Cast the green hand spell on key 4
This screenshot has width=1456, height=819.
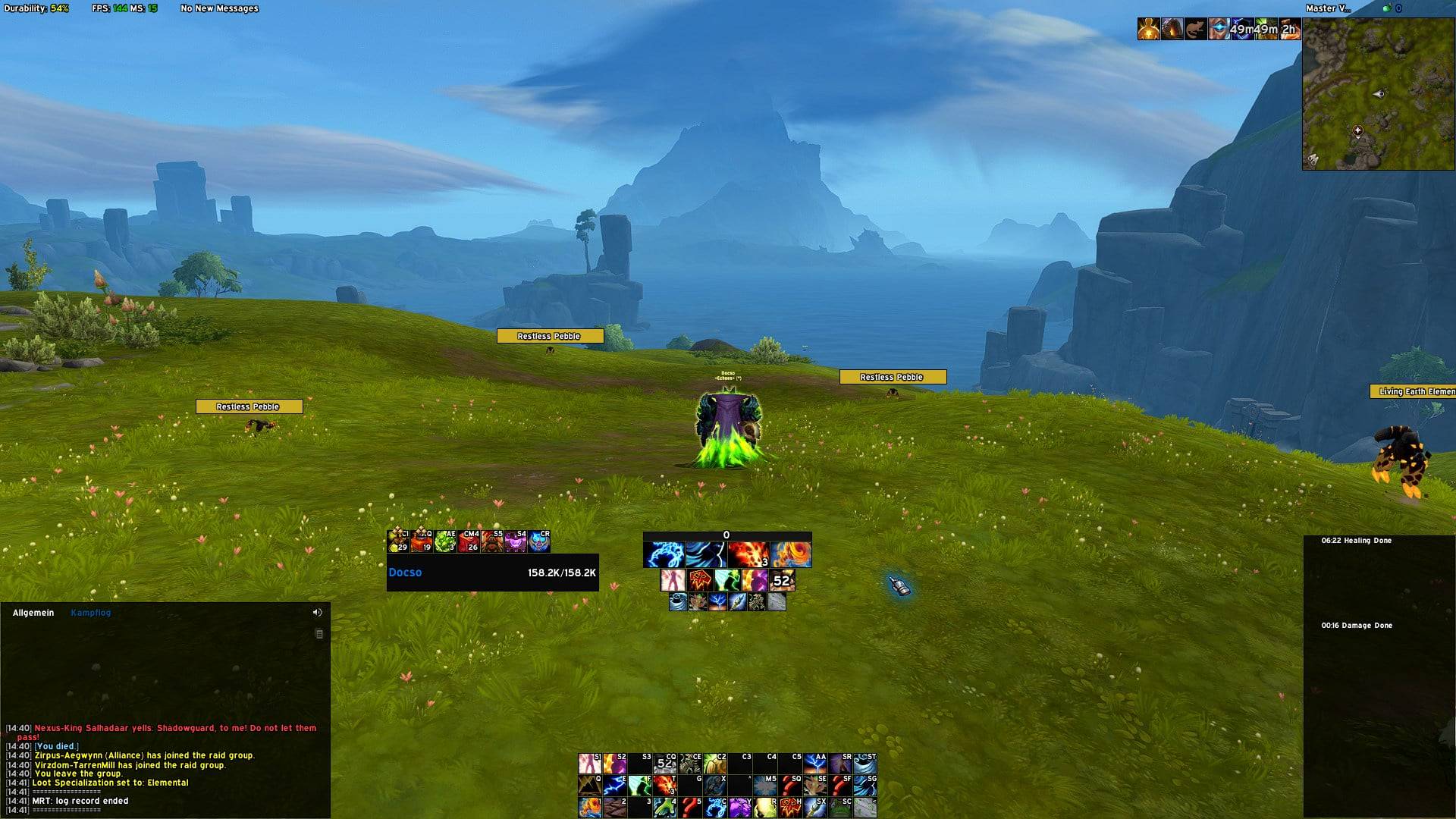(x=665, y=807)
